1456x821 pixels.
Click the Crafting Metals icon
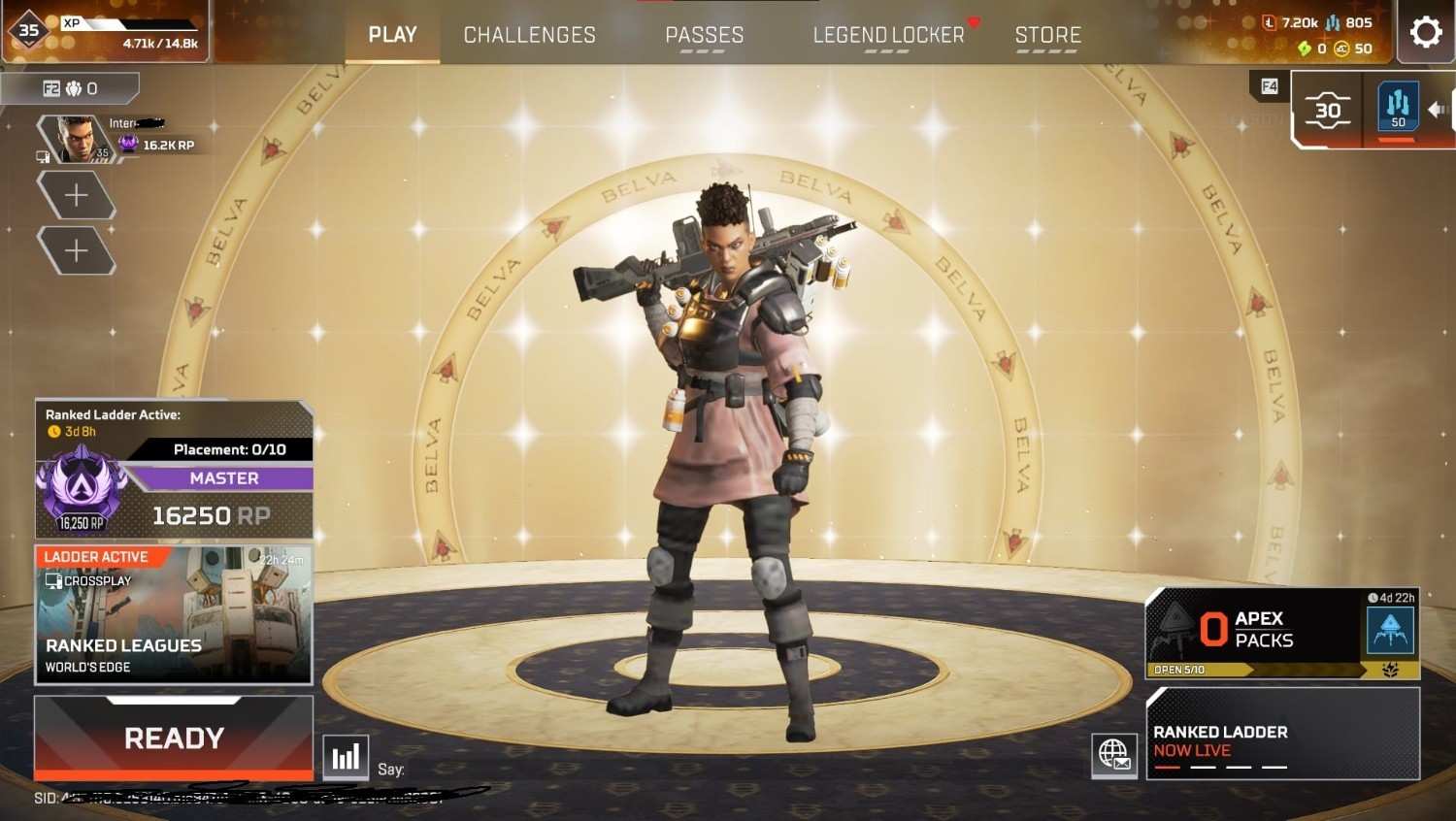tap(1332, 23)
